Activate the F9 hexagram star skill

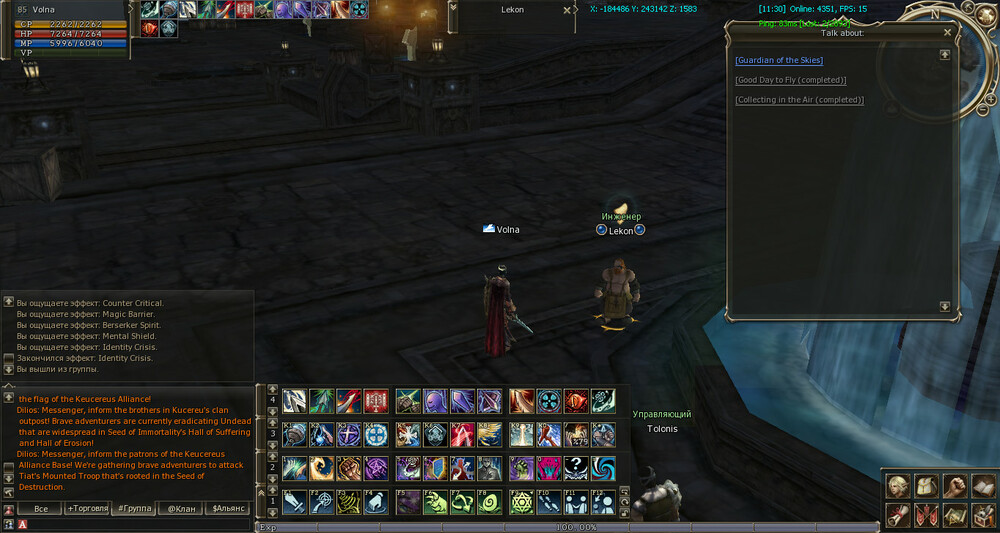[521, 502]
